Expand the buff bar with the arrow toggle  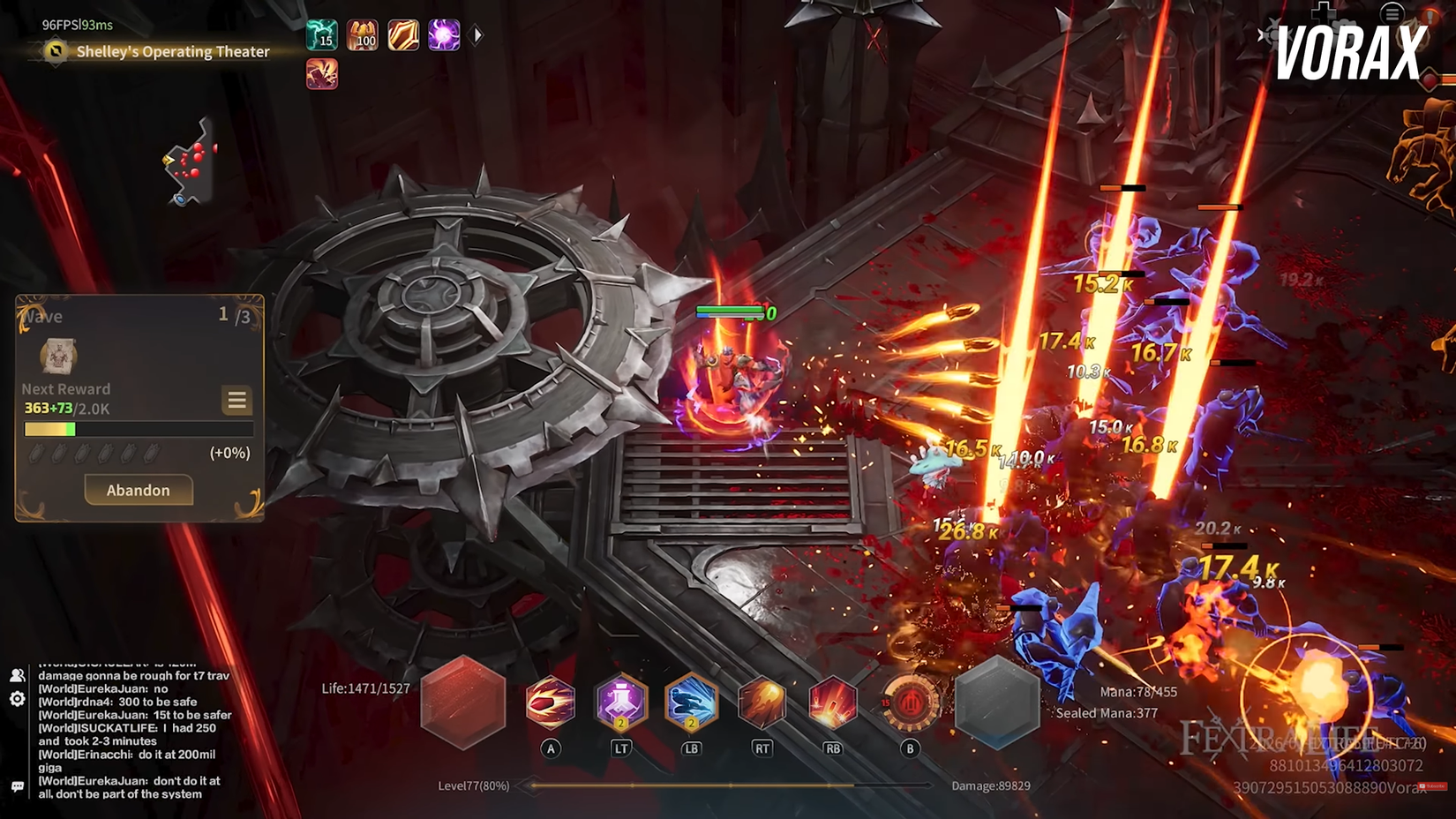pos(477,34)
